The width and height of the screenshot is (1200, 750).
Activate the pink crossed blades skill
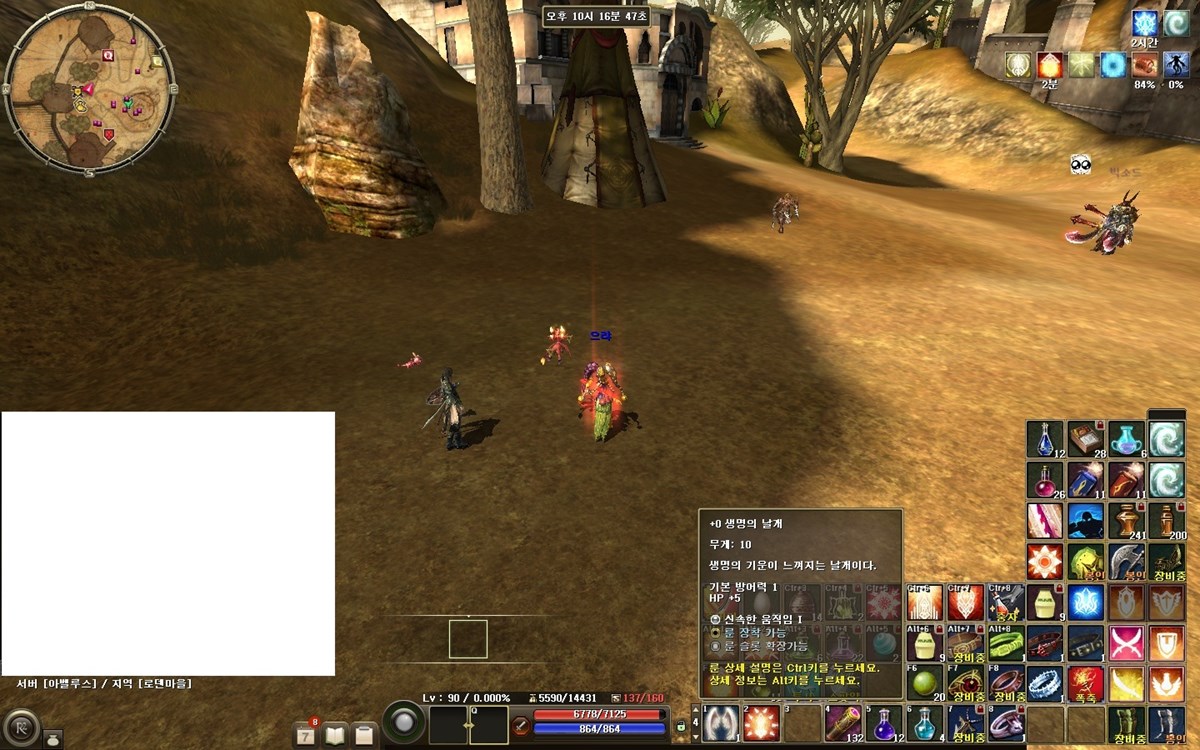(1127, 642)
